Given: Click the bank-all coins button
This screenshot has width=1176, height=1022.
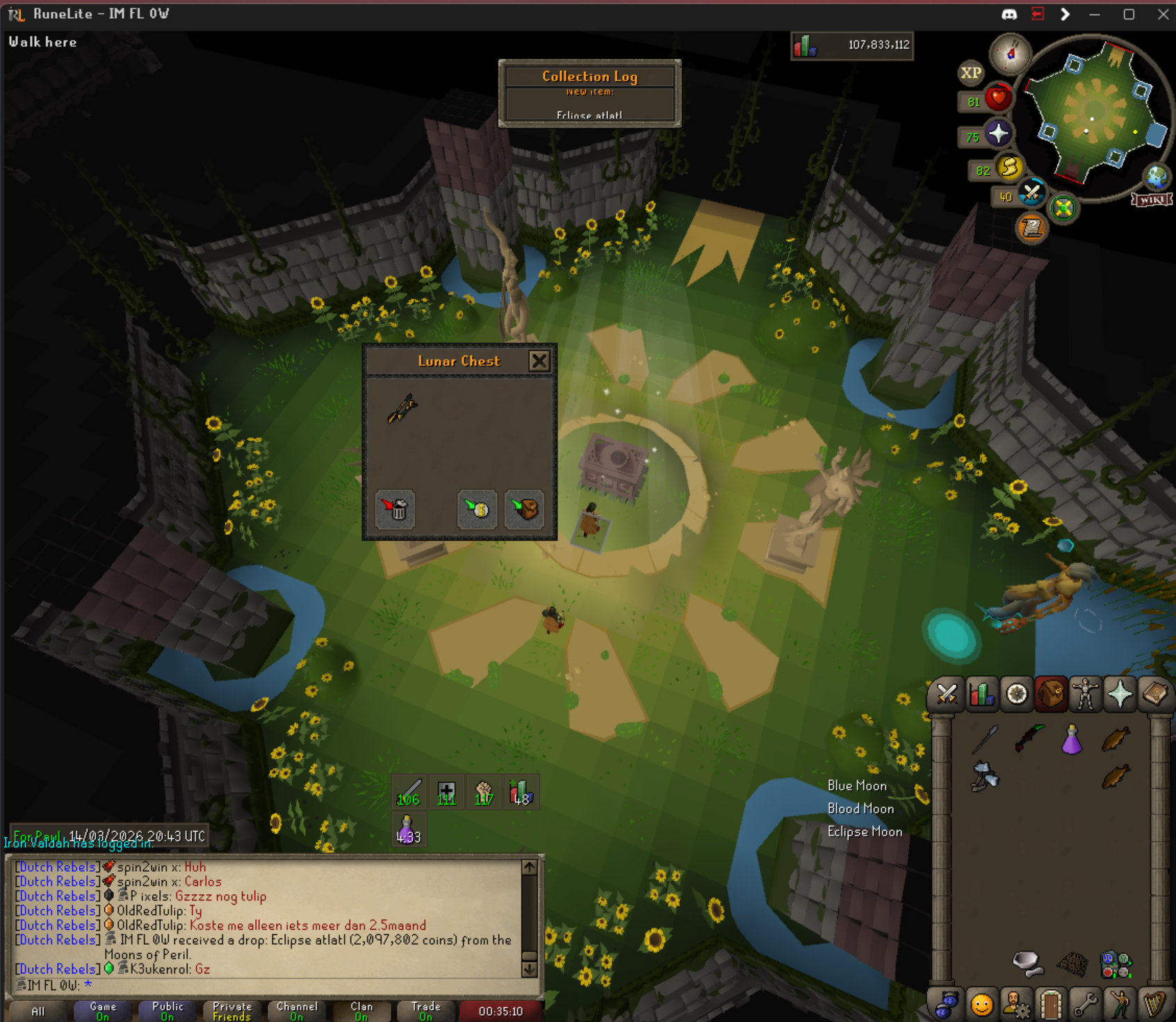Looking at the screenshot, I should pos(477,510).
